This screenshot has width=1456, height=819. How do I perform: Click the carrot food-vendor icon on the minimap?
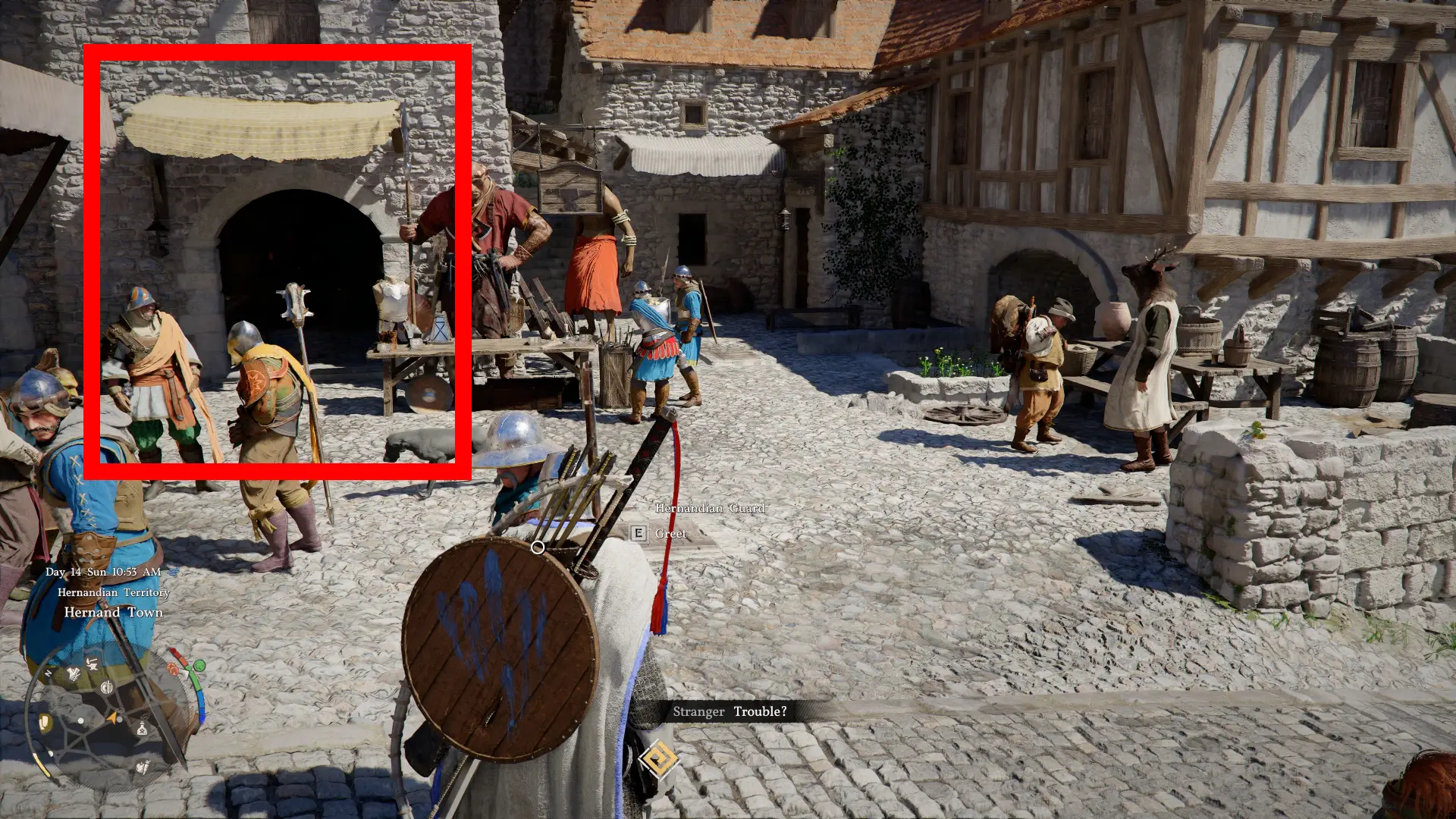tap(143, 767)
